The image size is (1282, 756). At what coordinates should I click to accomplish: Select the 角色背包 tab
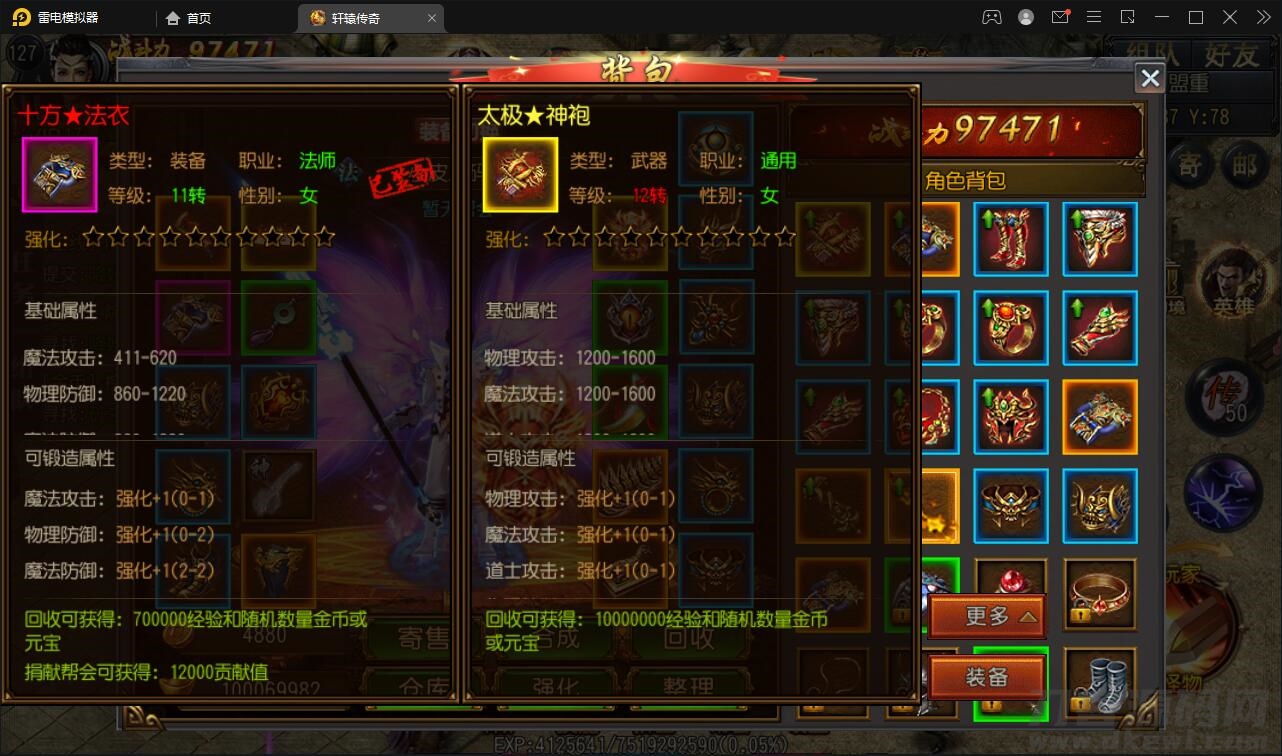[1000, 179]
